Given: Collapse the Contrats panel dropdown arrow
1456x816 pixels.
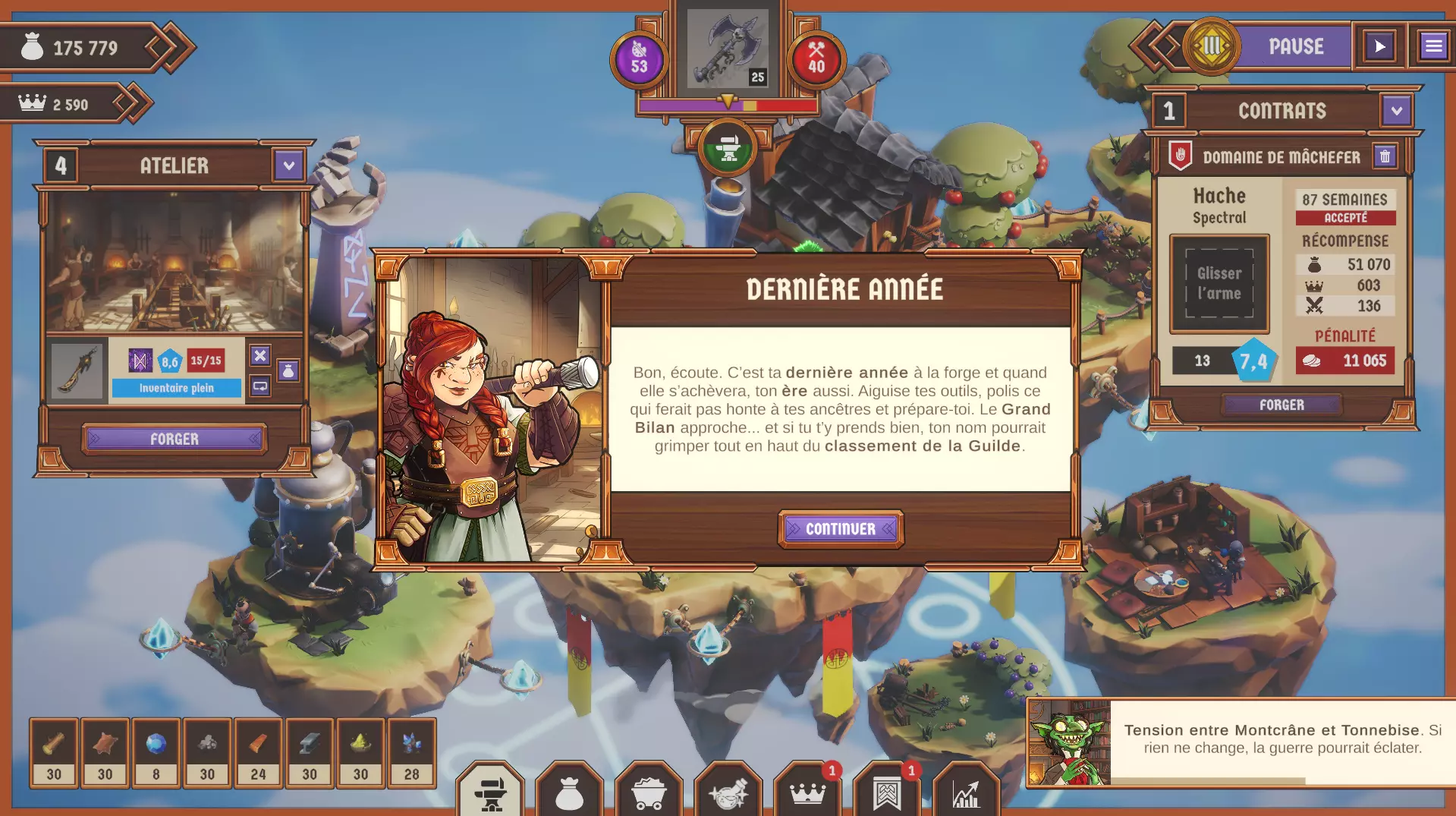Looking at the screenshot, I should [x=1396, y=111].
